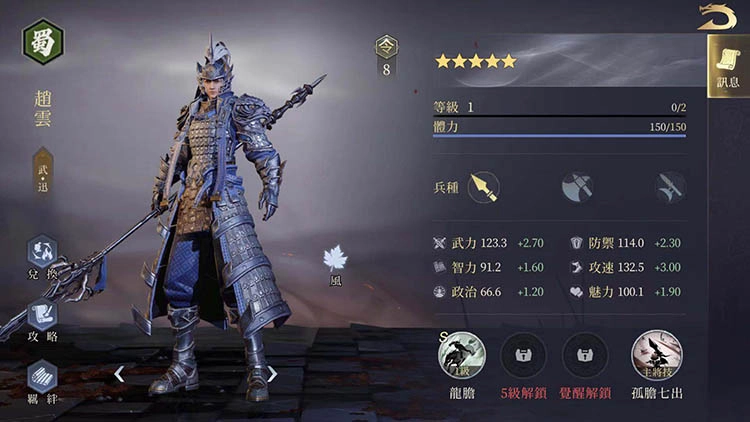Choose the axe troop type icon
The image size is (750, 422).
pos(577,187)
